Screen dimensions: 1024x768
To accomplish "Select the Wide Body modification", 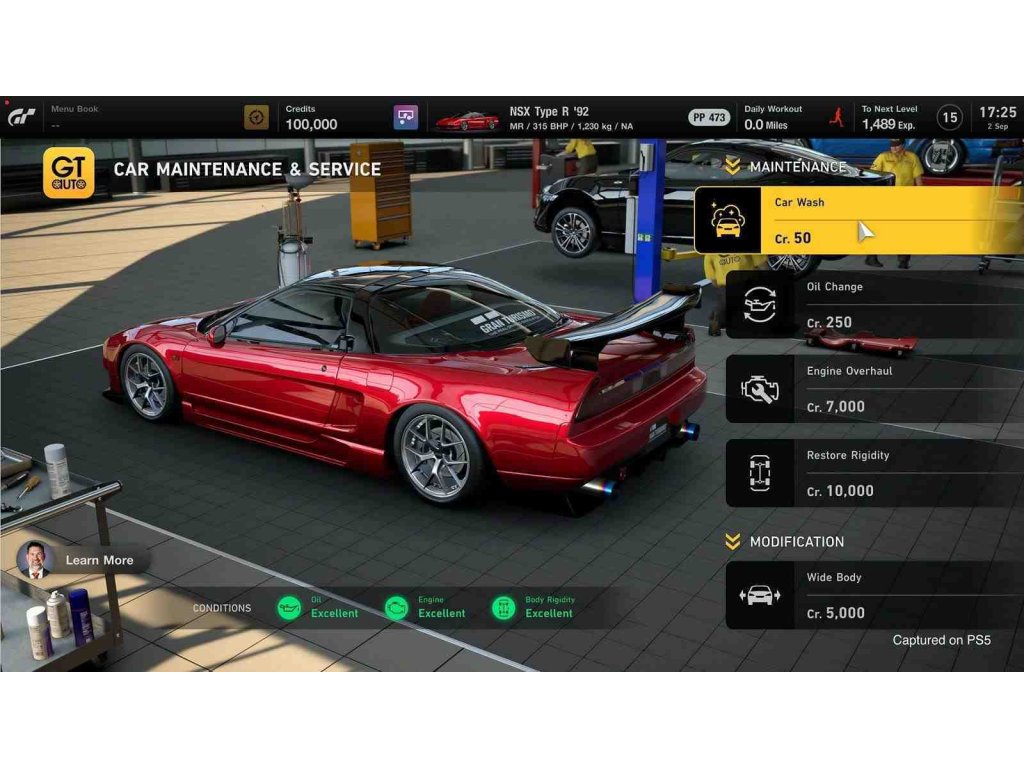I will 872,595.
